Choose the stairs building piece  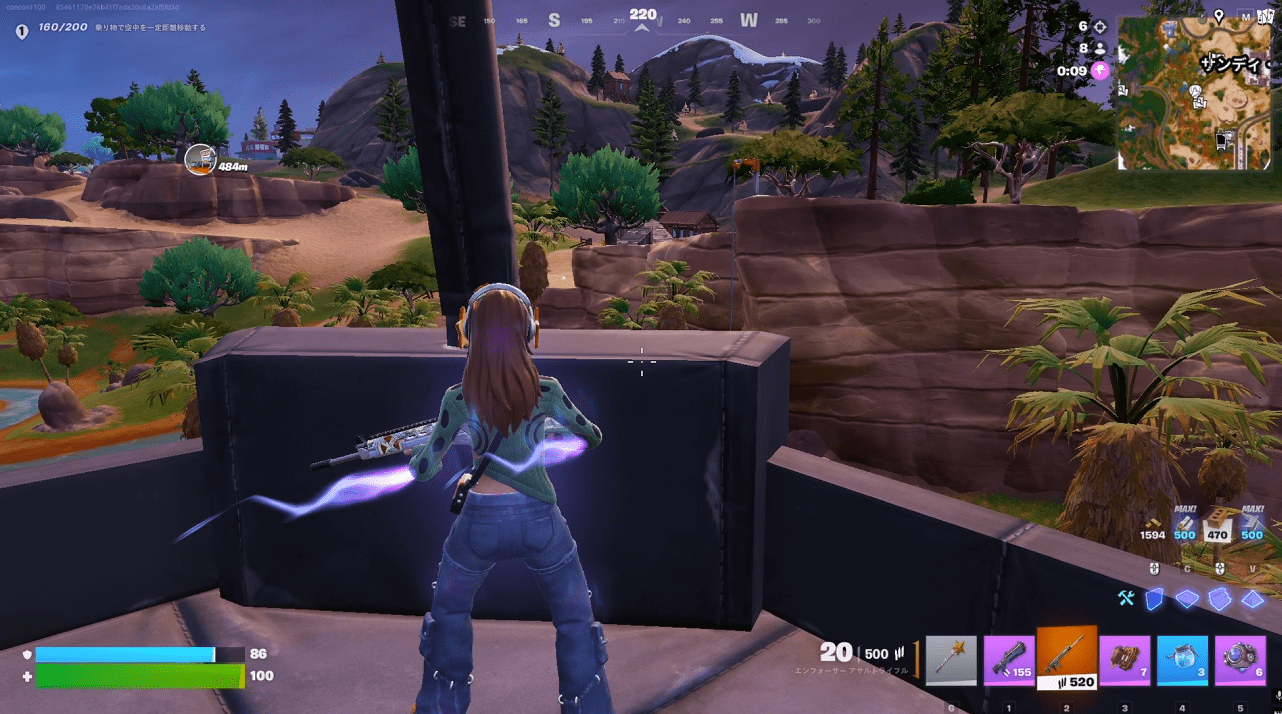coord(1219,598)
